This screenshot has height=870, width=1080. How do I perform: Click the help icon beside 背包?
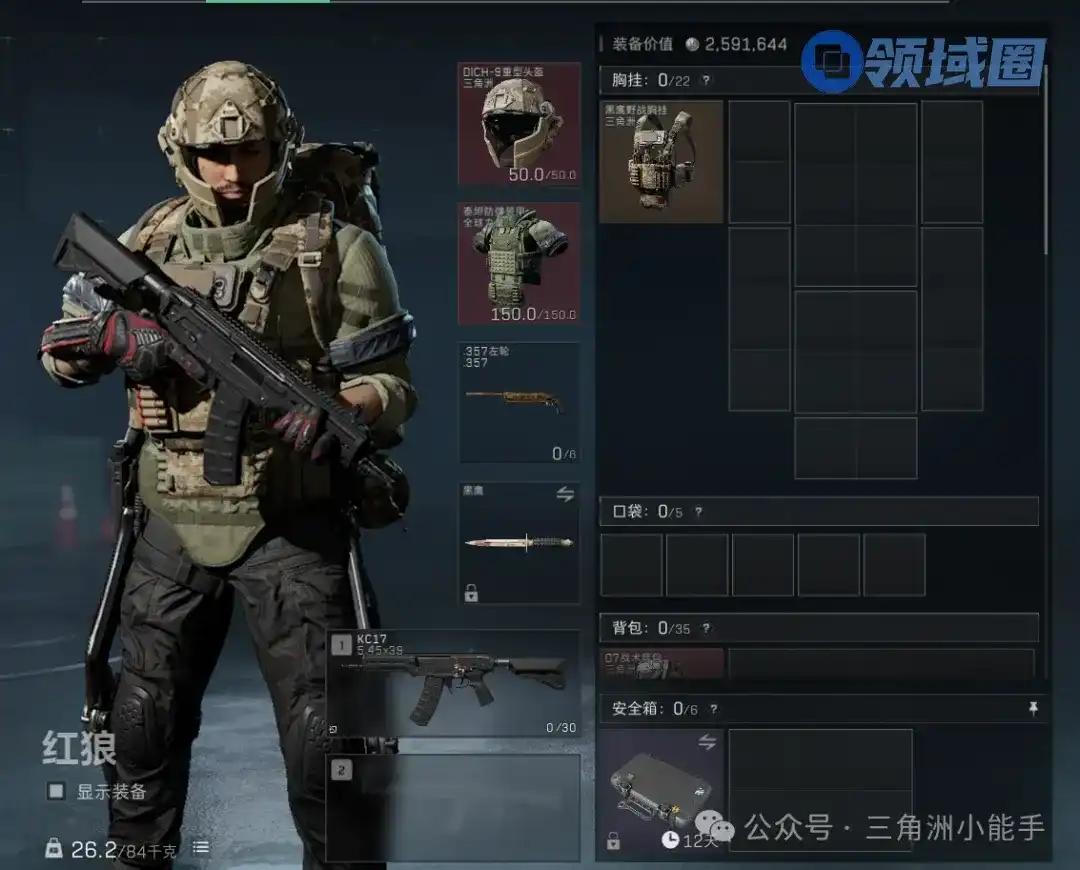(x=706, y=628)
